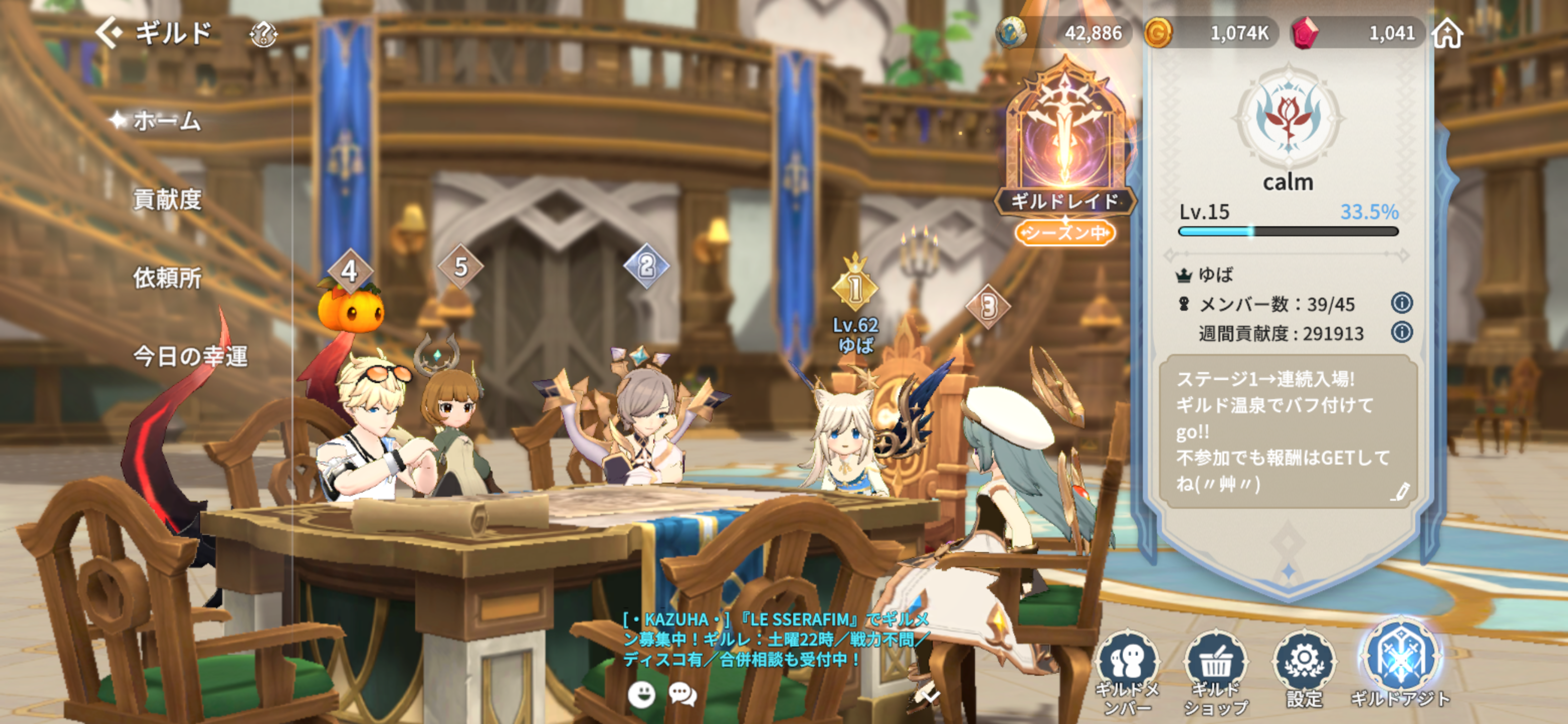Show info for メンバー数
Viewport: 1568px width, 724px height.
pos(1401,303)
